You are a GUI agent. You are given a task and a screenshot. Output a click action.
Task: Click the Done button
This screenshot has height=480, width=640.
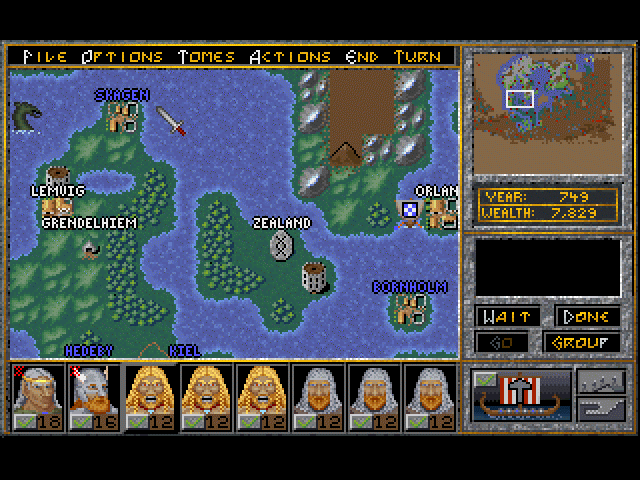tap(586, 316)
